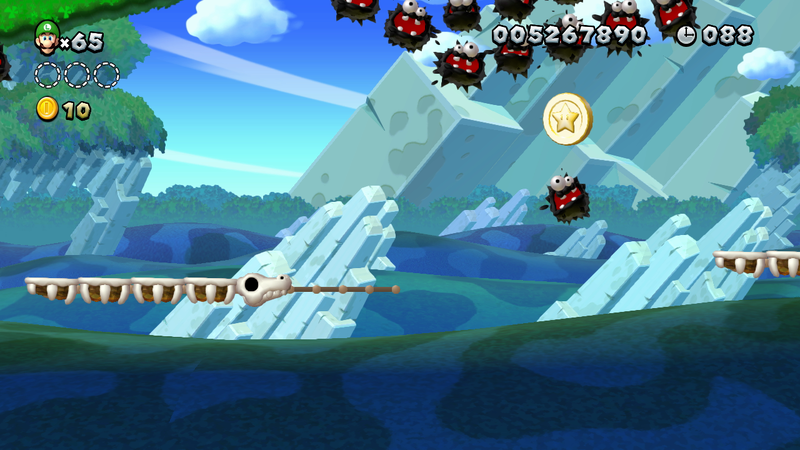Click the timer clock icon
The width and height of the screenshot is (800, 450).
(686, 35)
